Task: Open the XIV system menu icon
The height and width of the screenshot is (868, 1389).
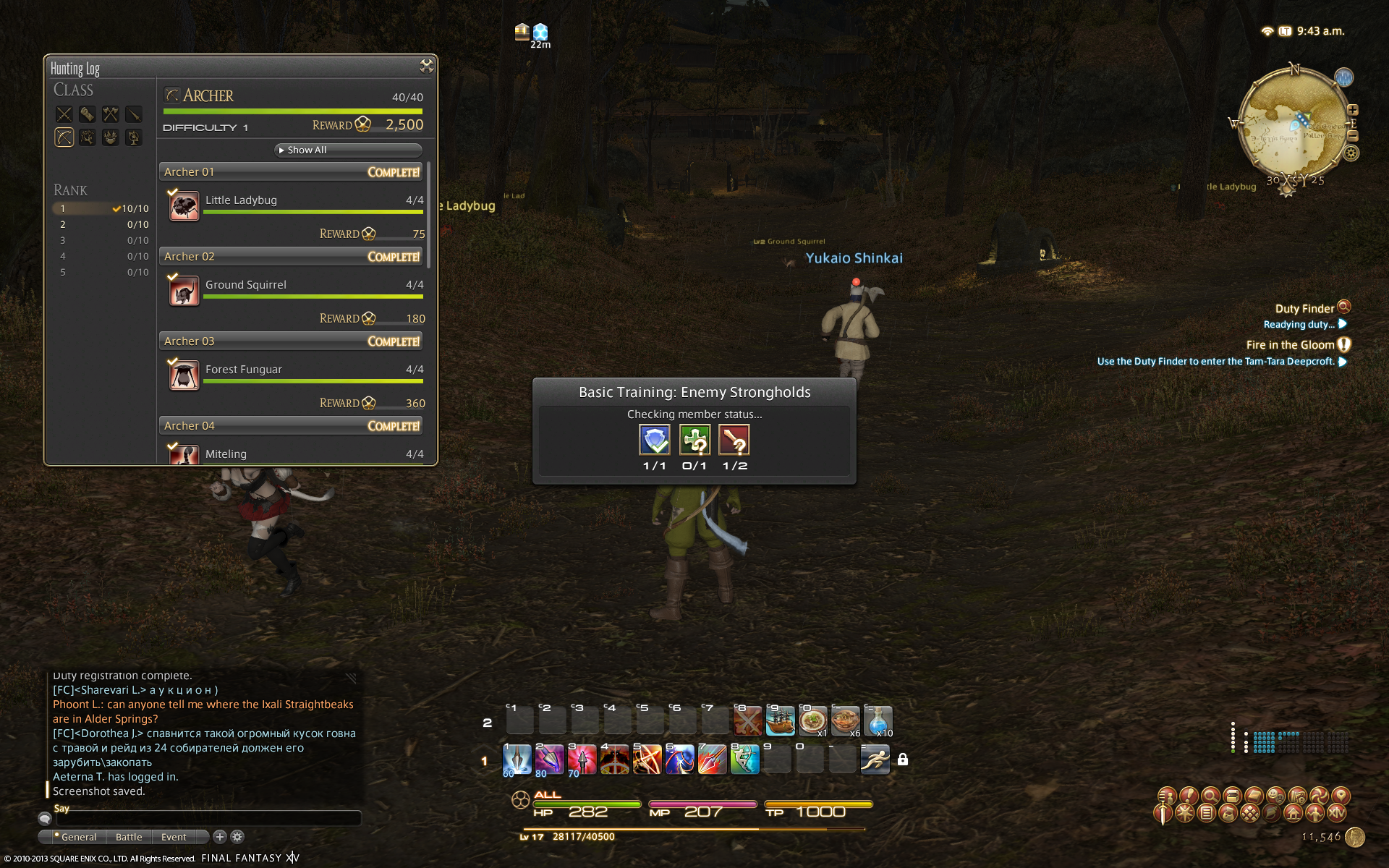Action: pos(1338,813)
